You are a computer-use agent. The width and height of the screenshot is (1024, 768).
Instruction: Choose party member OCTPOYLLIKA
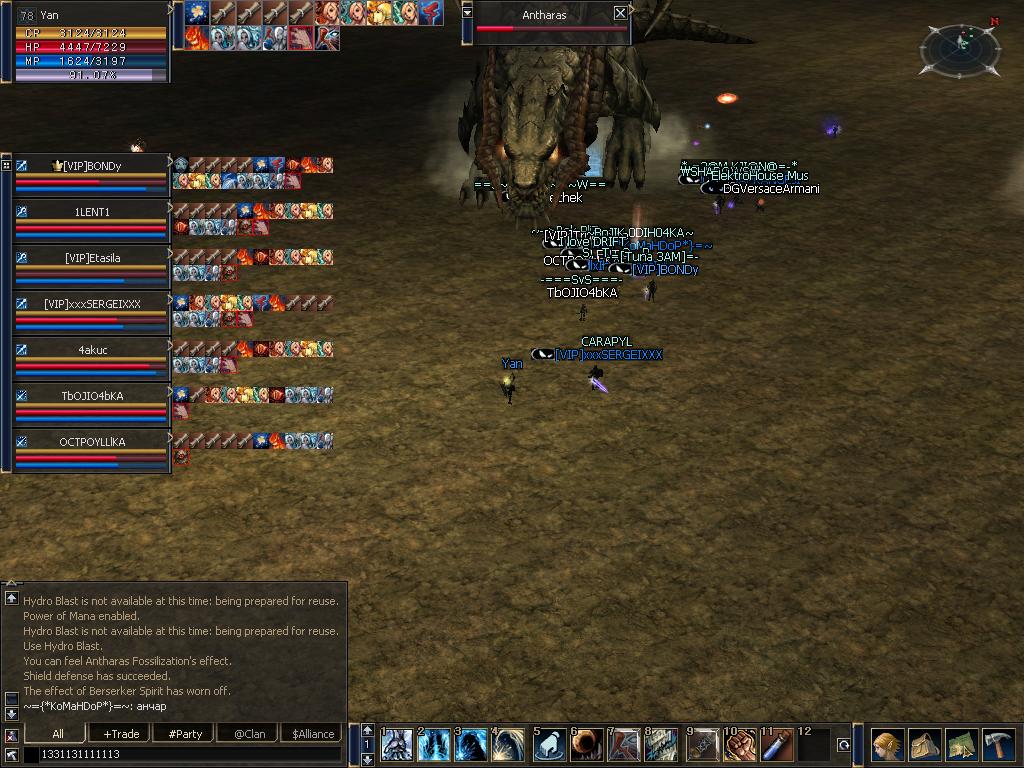[92, 442]
